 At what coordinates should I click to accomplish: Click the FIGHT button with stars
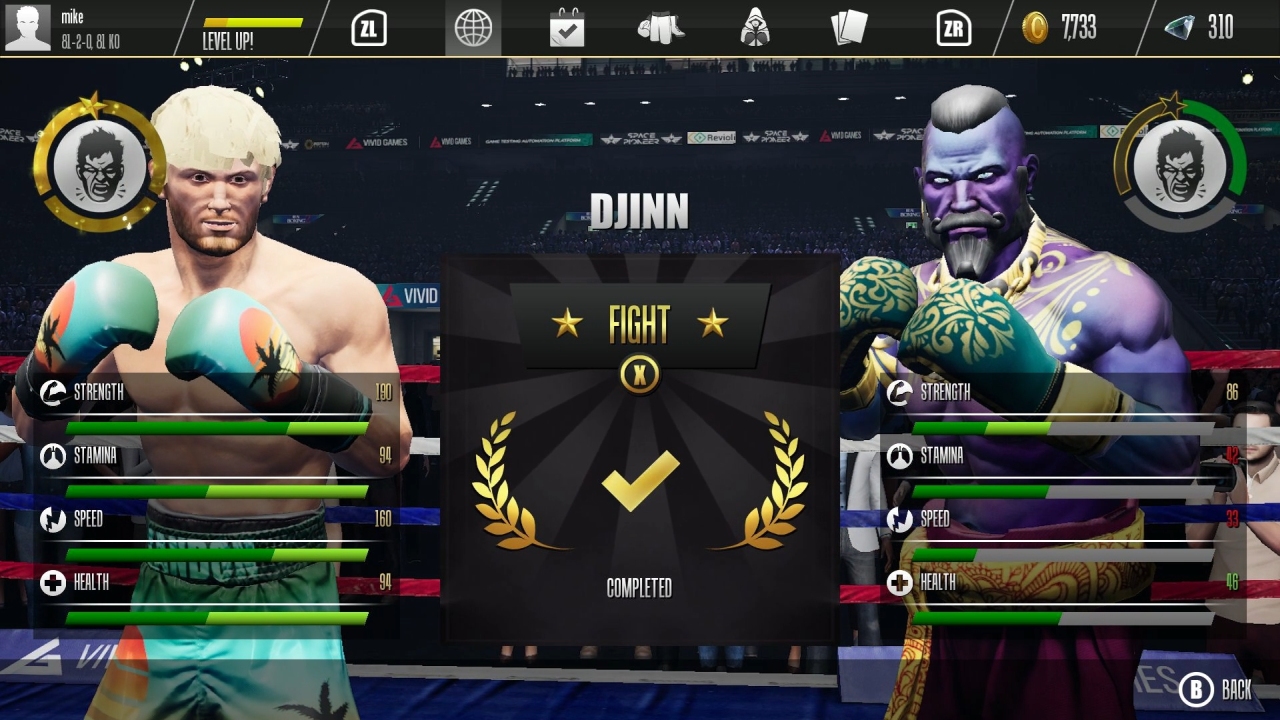coord(640,324)
